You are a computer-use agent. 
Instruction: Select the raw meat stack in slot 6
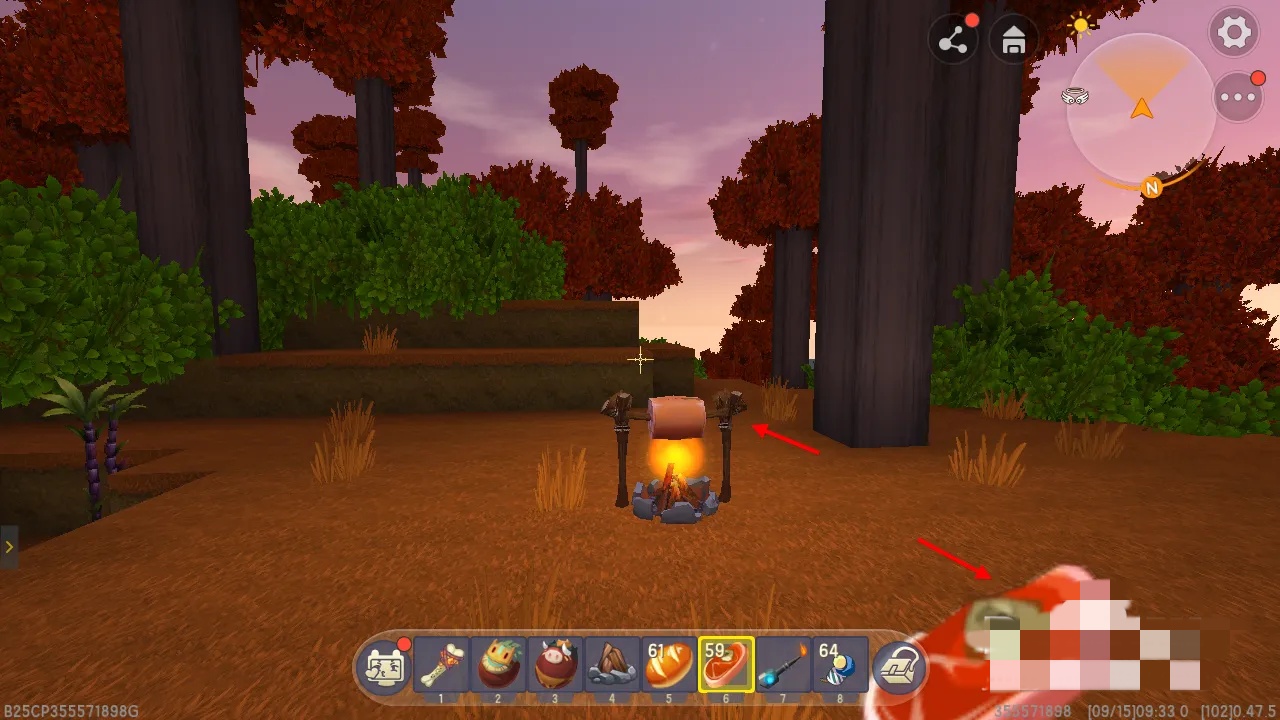(726, 664)
